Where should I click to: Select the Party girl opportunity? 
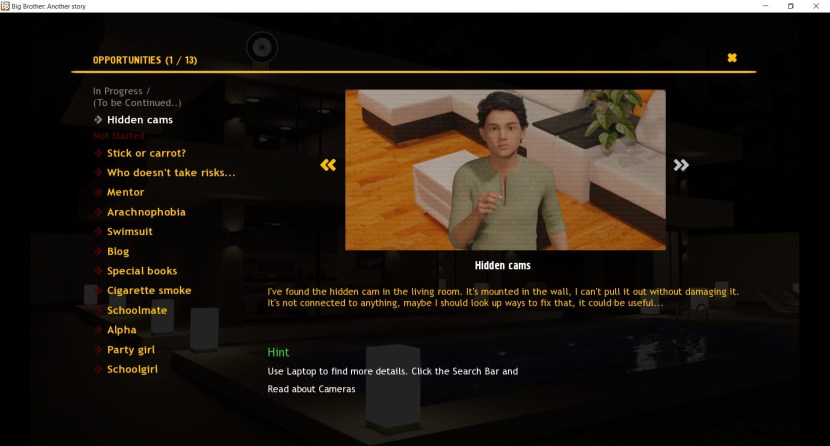(x=131, y=350)
